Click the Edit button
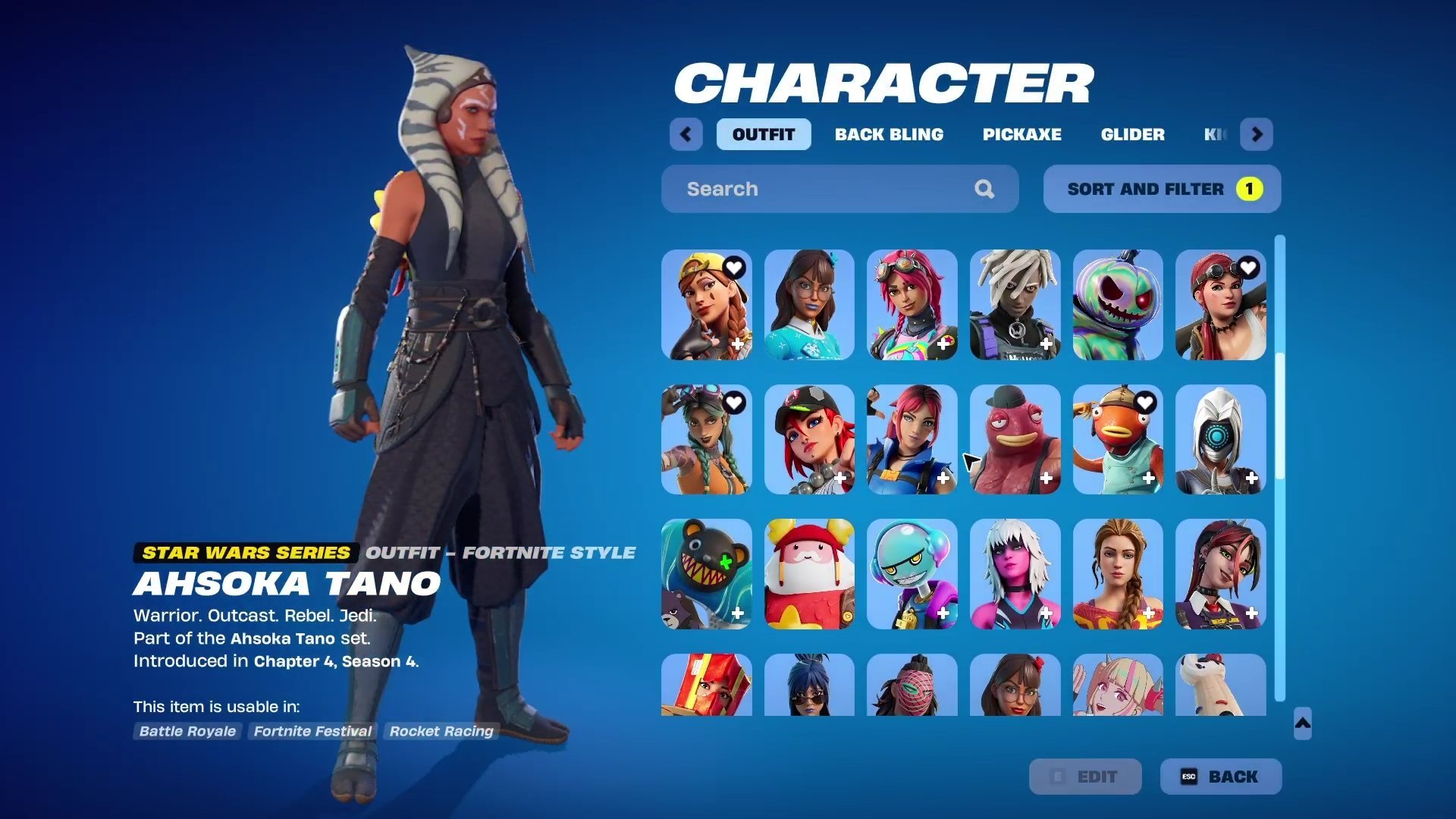 (1085, 777)
